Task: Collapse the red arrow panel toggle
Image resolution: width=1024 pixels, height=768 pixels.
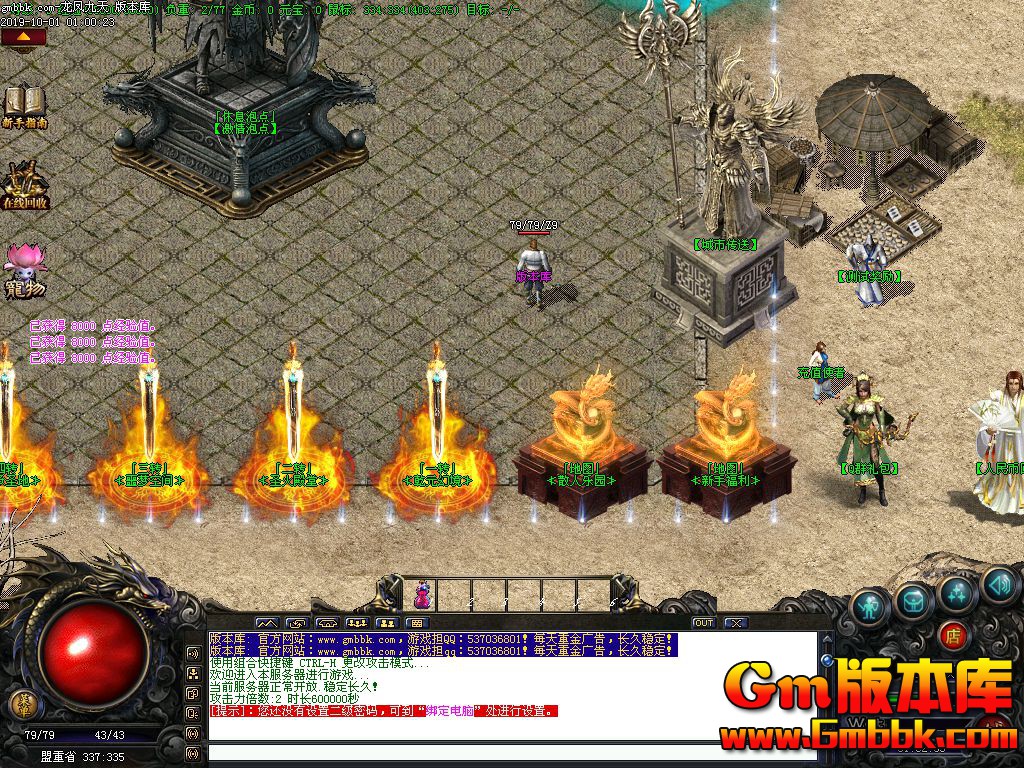Action: tap(23, 37)
